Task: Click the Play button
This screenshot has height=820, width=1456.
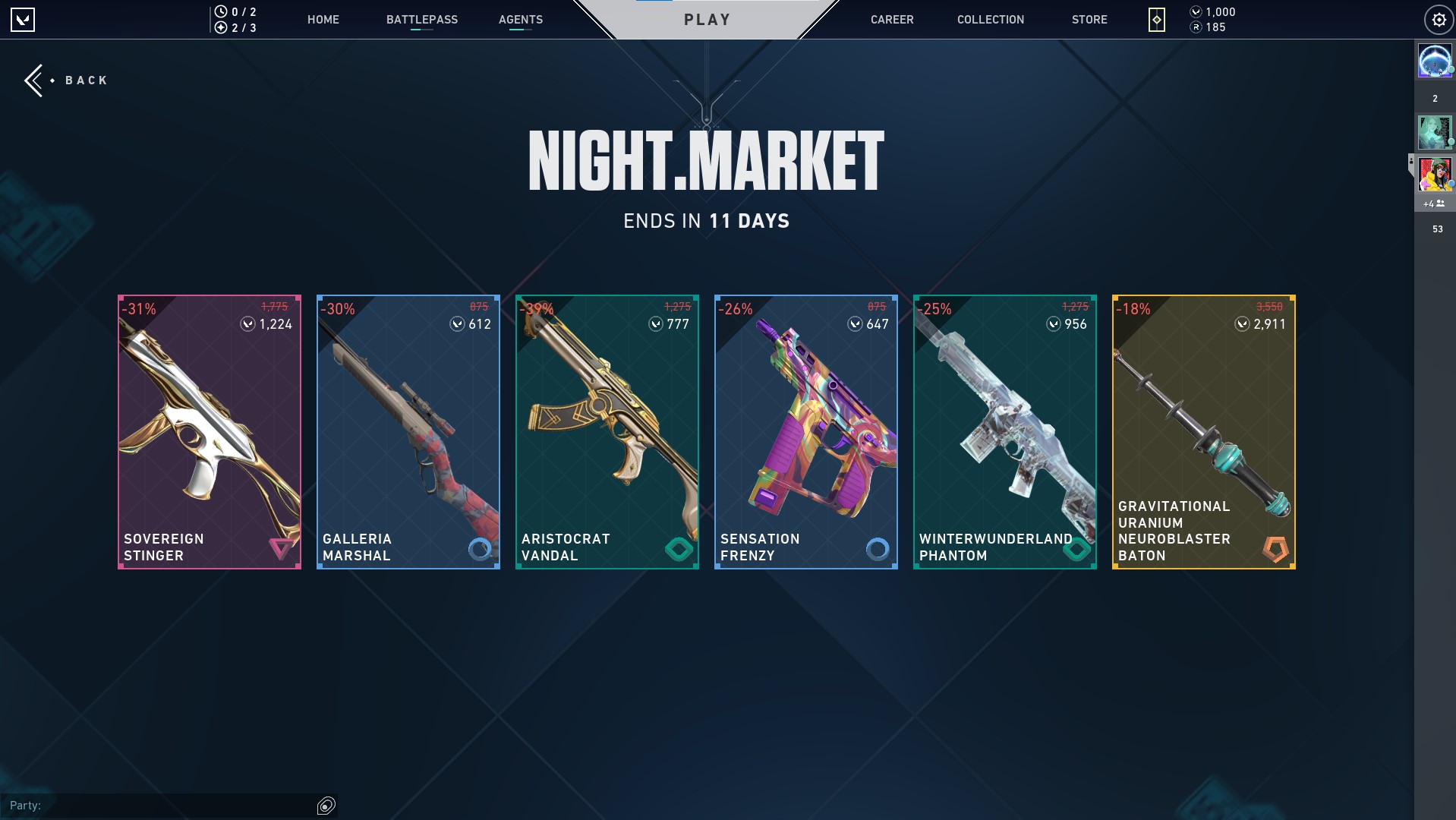Action: pyautogui.click(x=707, y=20)
